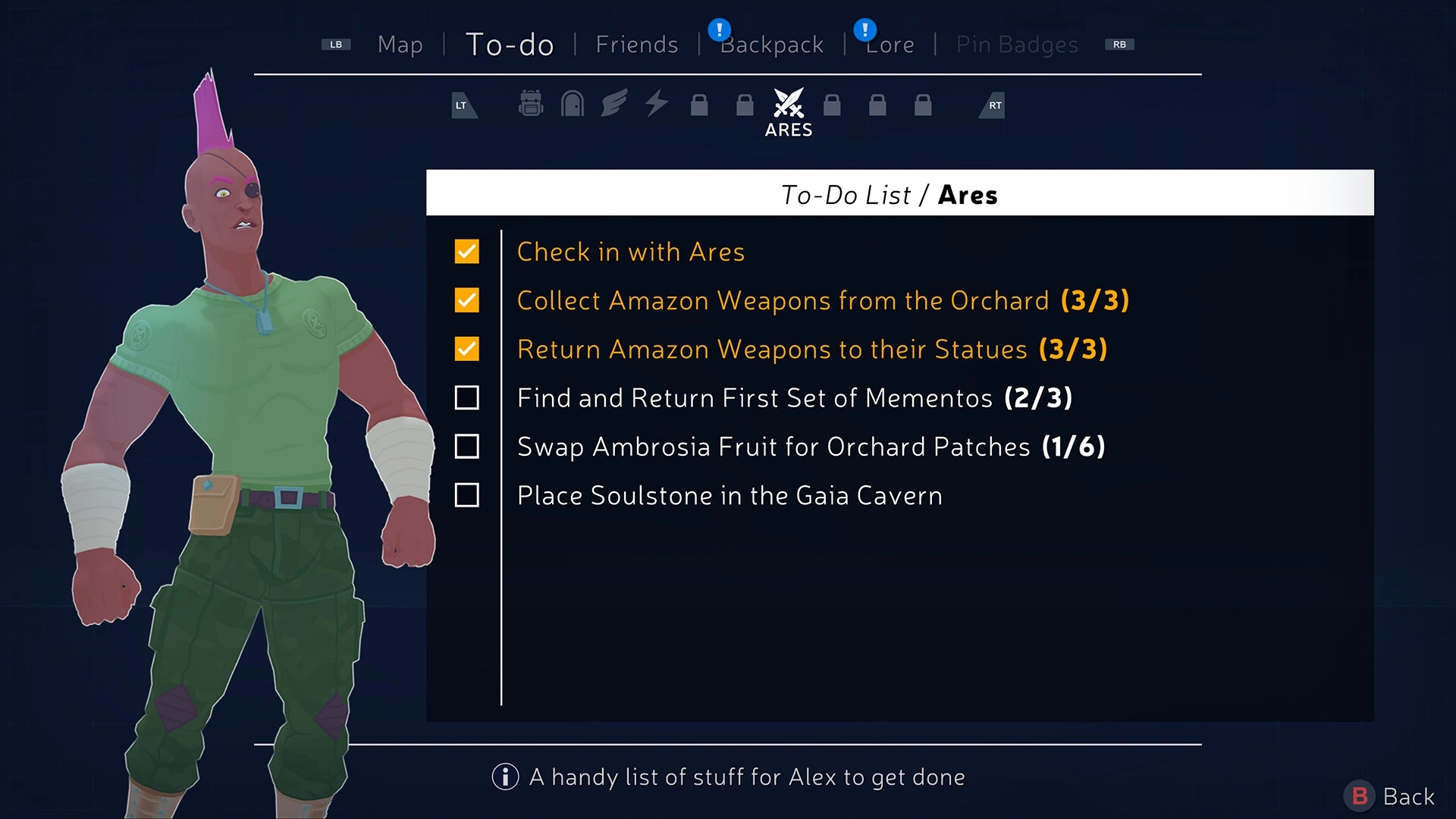Open the Friends tab
The width and height of the screenshot is (1456, 819).
tap(636, 45)
